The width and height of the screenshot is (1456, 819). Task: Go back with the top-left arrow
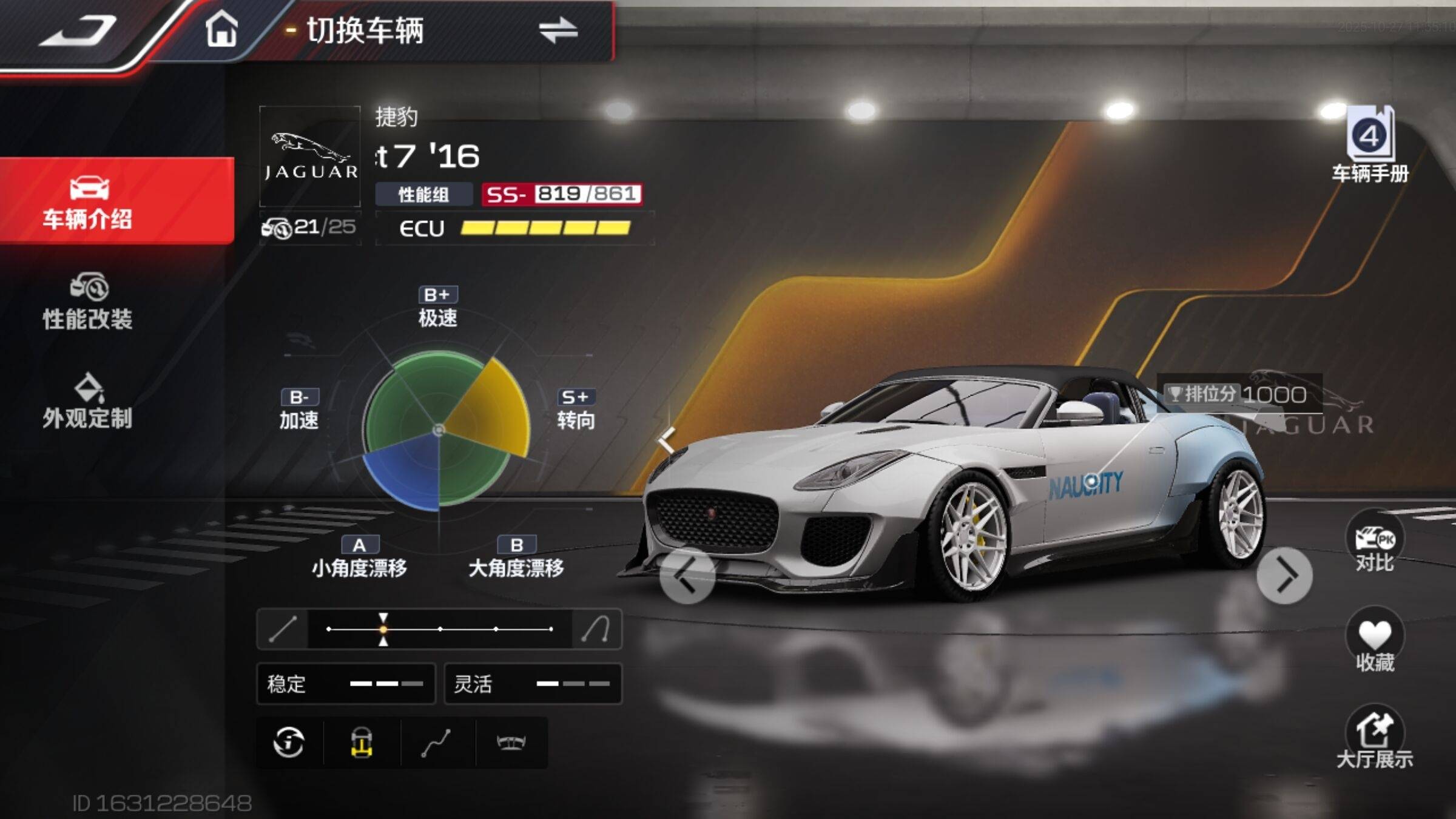click(x=79, y=30)
